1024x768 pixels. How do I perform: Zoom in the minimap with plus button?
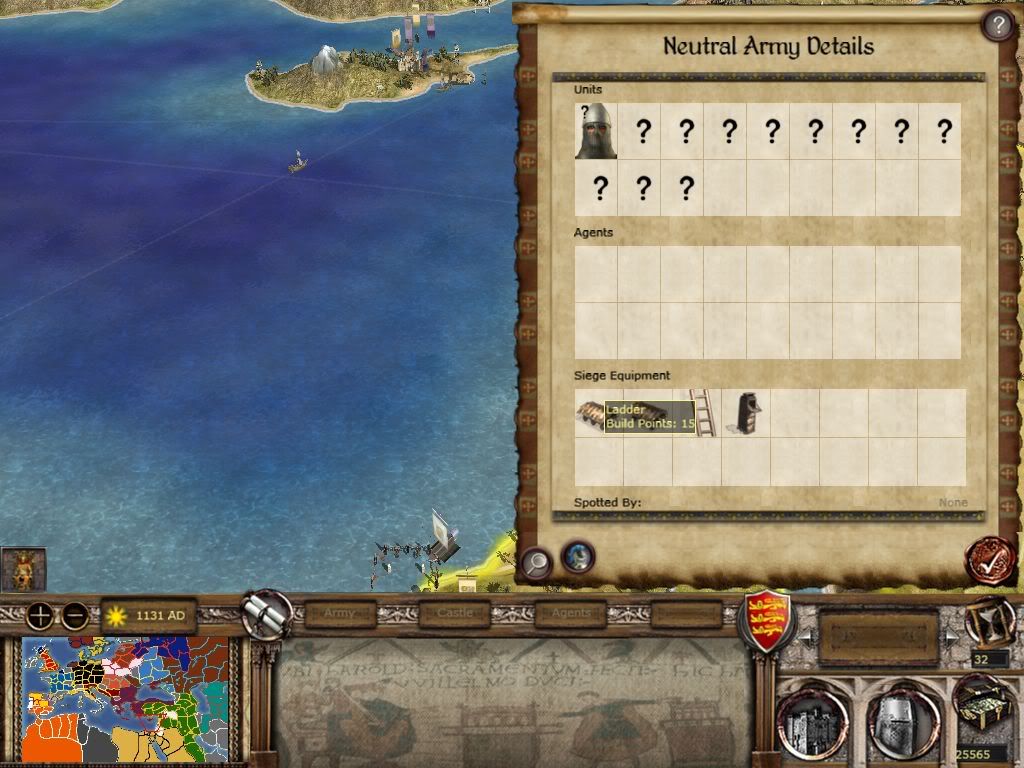coord(40,616)
